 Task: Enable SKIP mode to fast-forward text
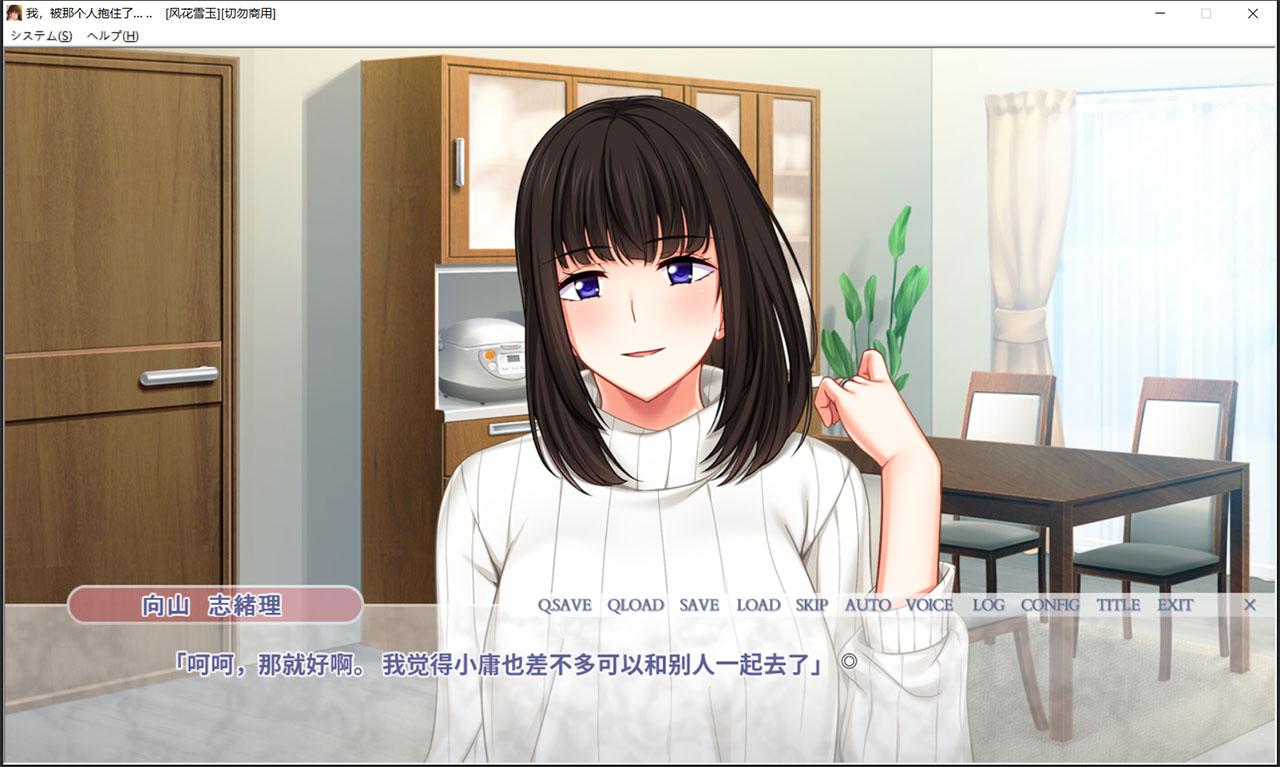tap(812, 605)
